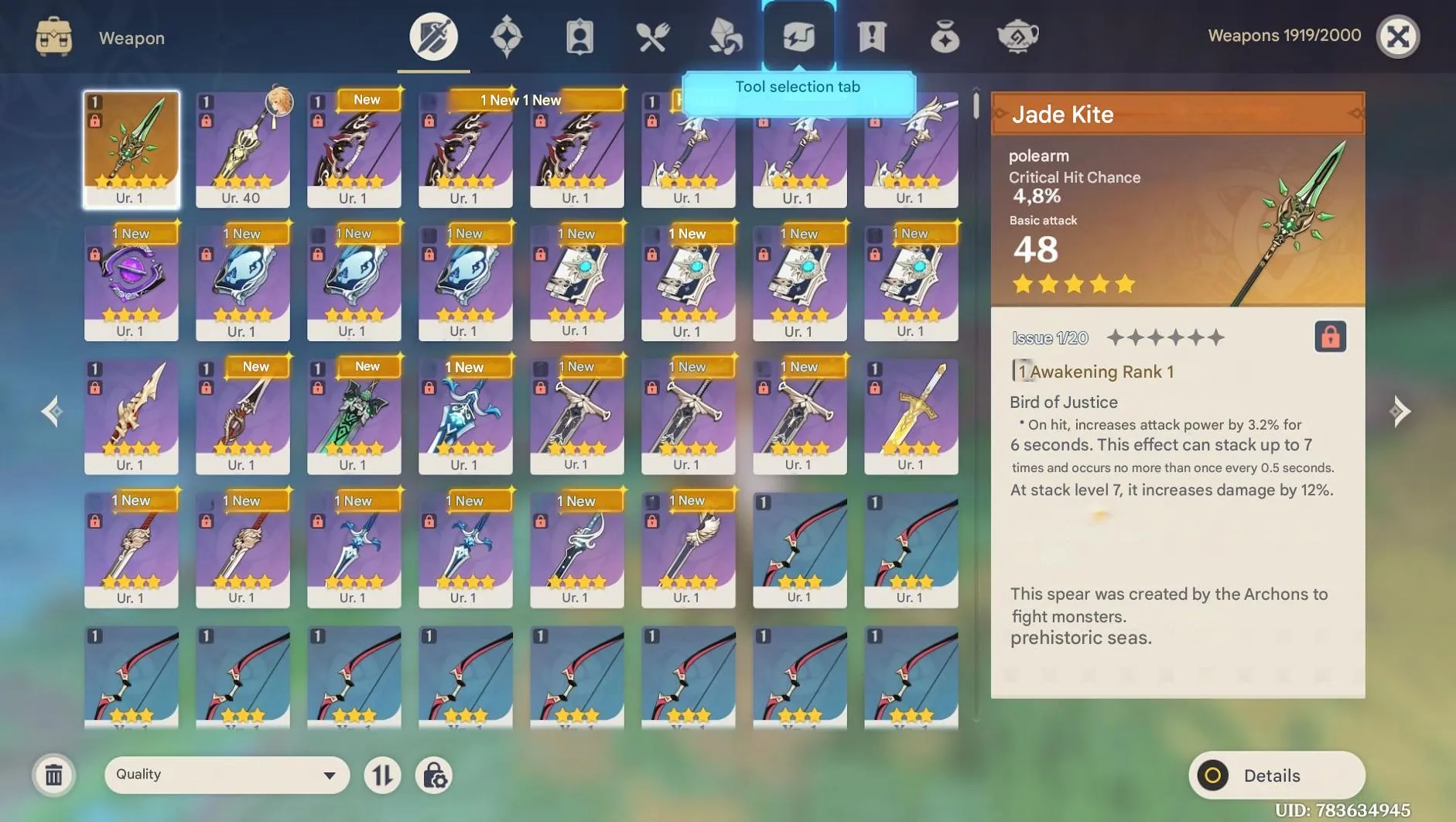Toggle the lock on Jade Kite

1331,337
